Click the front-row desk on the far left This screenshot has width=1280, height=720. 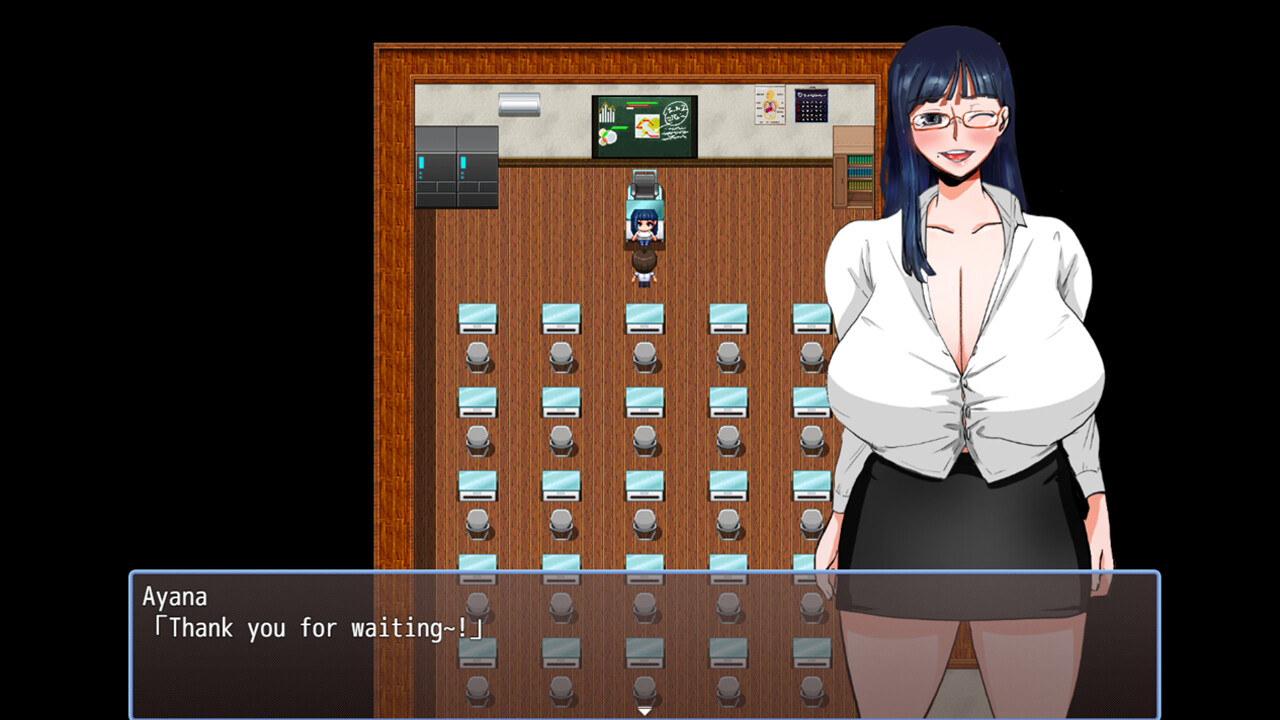pos(477,316)
